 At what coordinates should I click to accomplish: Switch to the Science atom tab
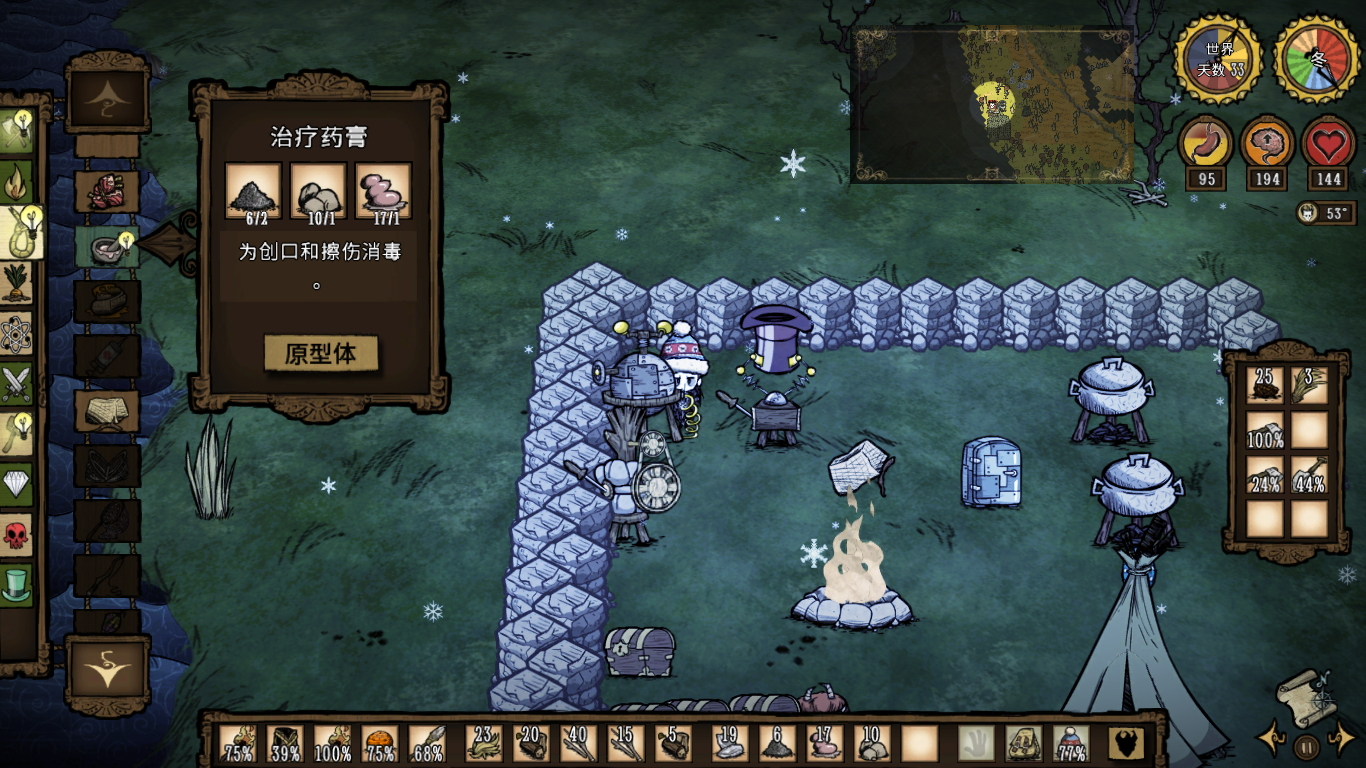[x=17, y=334]
